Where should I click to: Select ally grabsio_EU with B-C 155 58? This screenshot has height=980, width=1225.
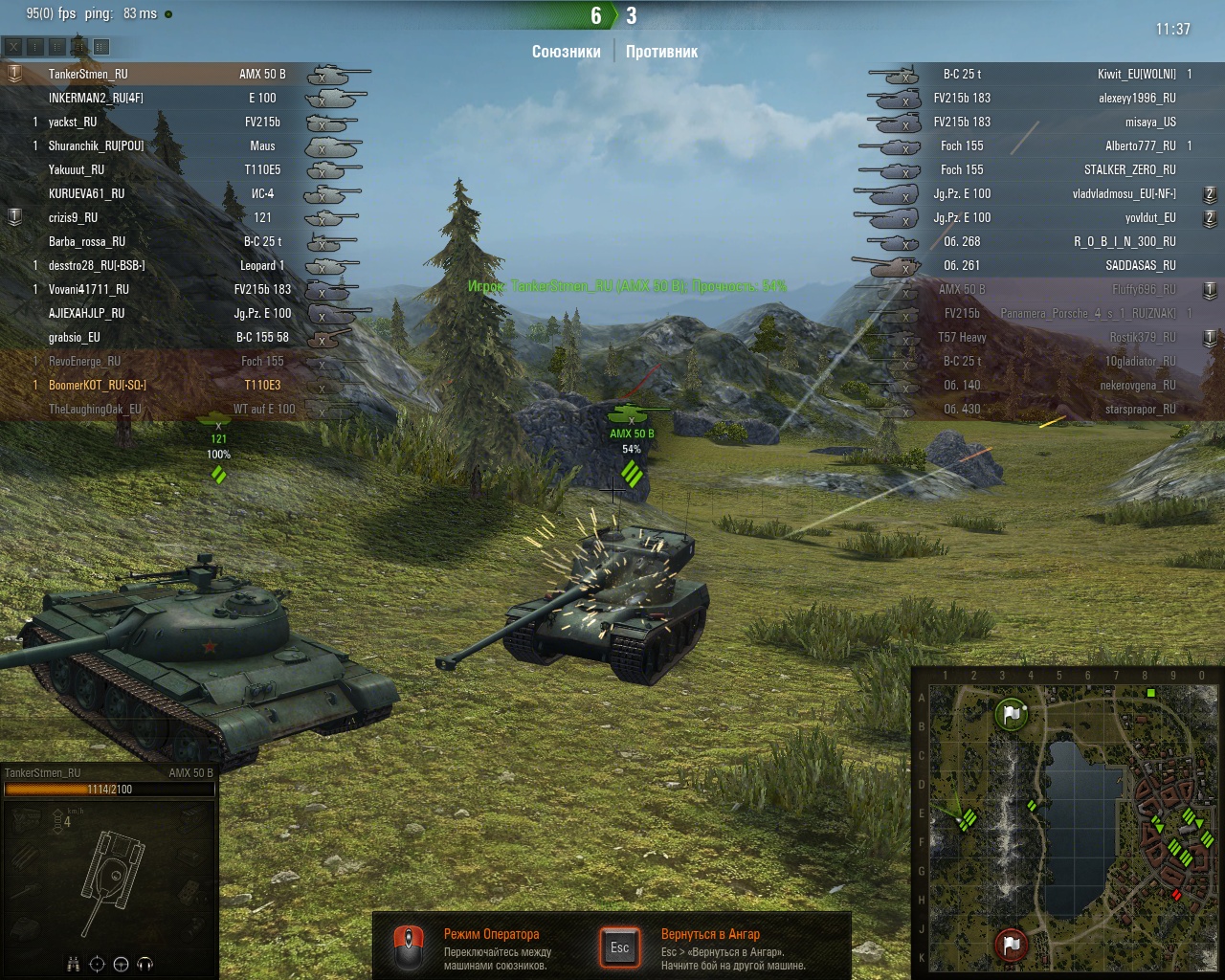tap(75, 337)
